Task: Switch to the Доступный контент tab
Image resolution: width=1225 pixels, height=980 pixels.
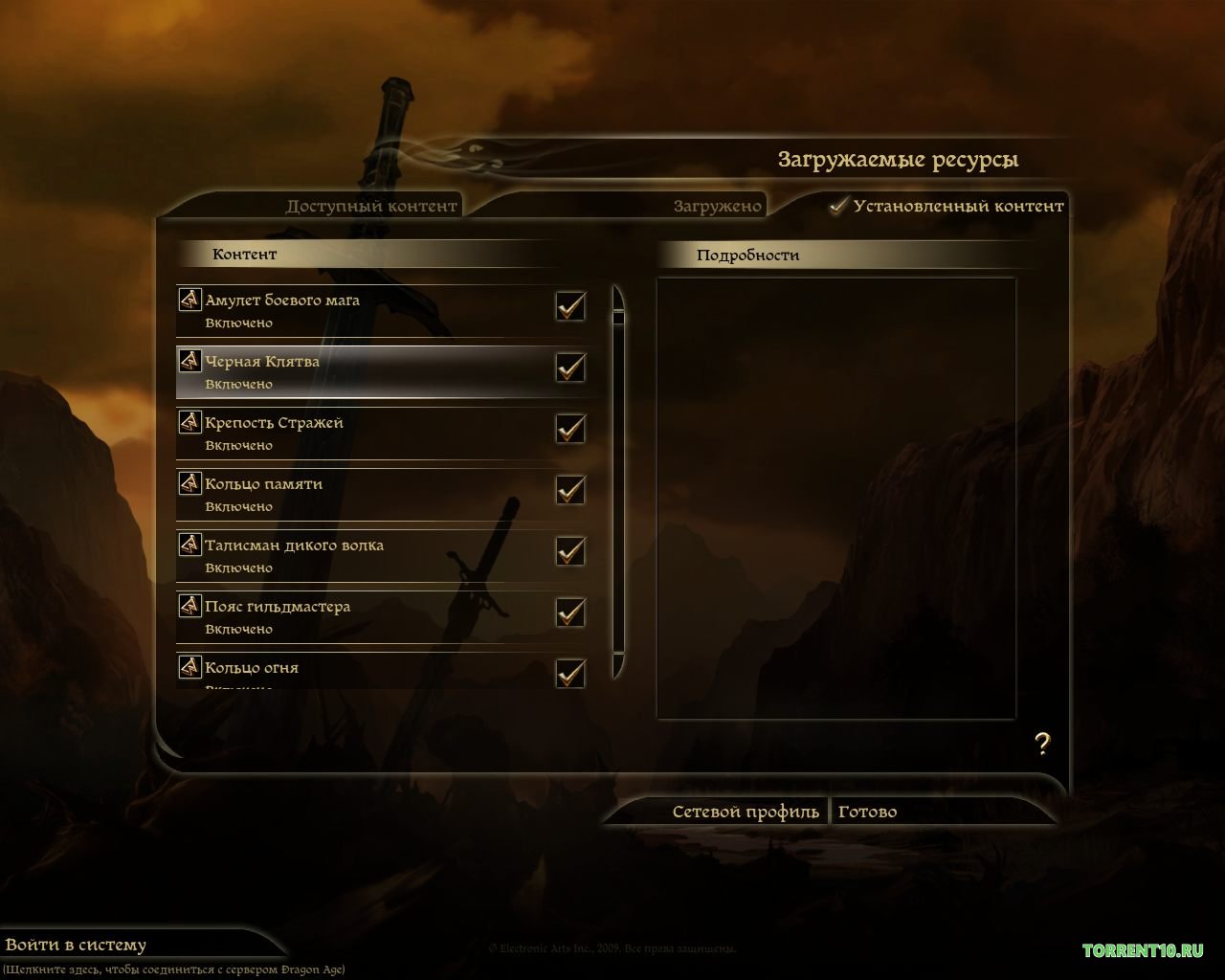Action: click(x=371, y=206)
